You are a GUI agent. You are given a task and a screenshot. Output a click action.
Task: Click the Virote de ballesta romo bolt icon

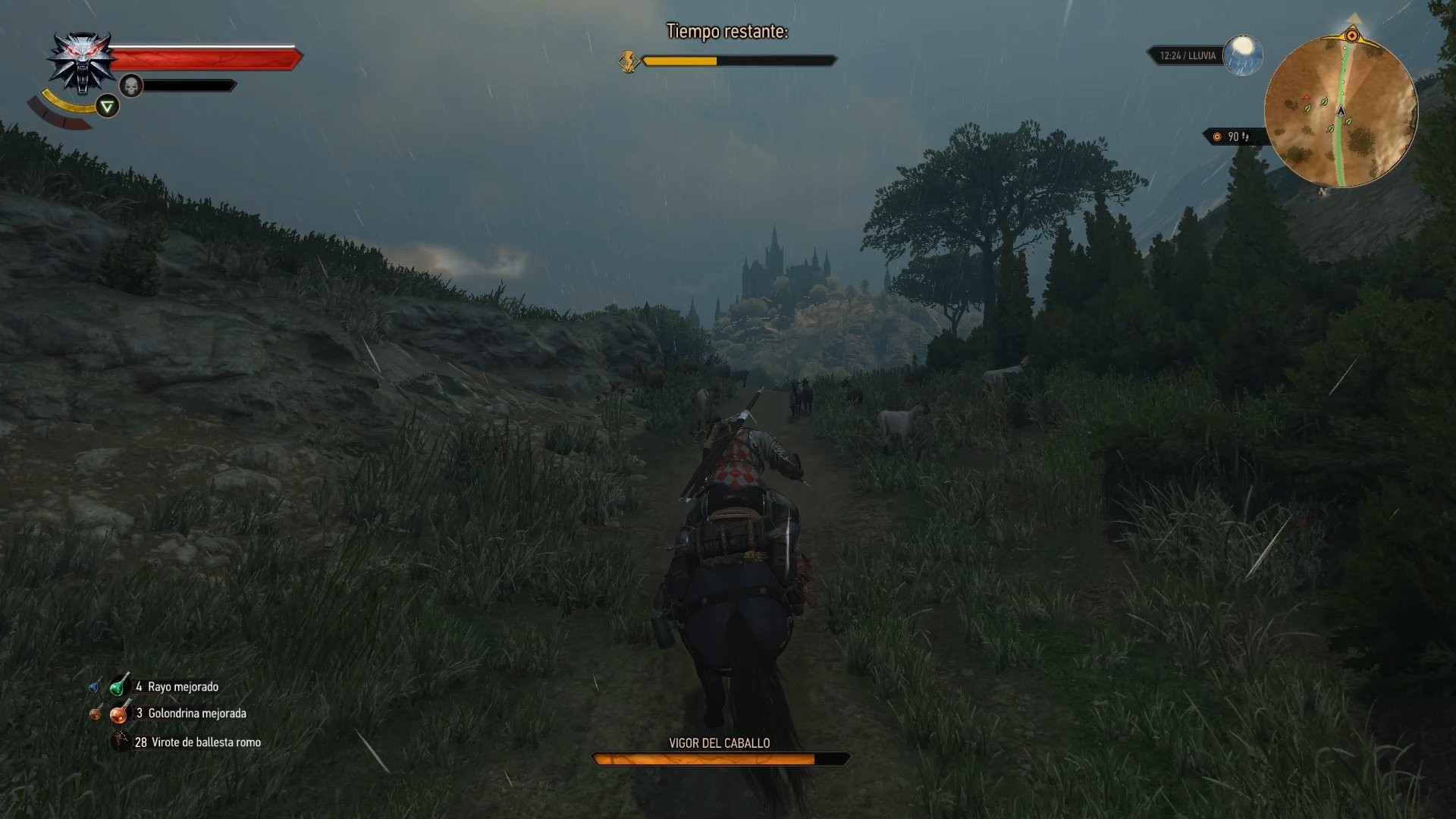(121, 741)
